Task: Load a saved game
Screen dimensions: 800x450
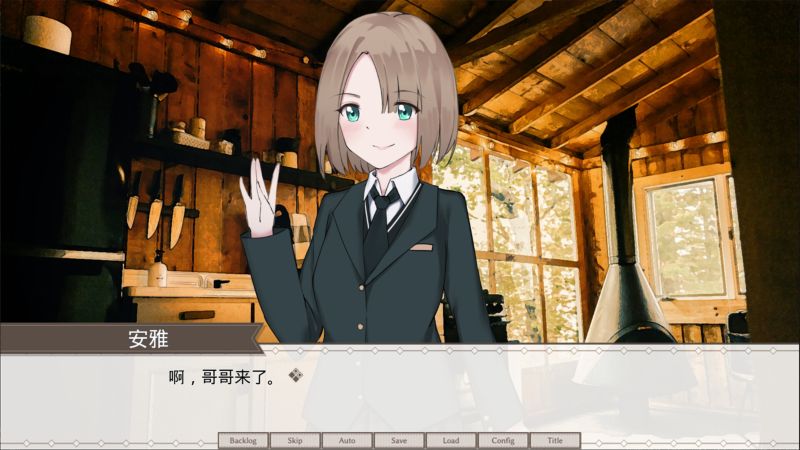Action: [451, 440]
